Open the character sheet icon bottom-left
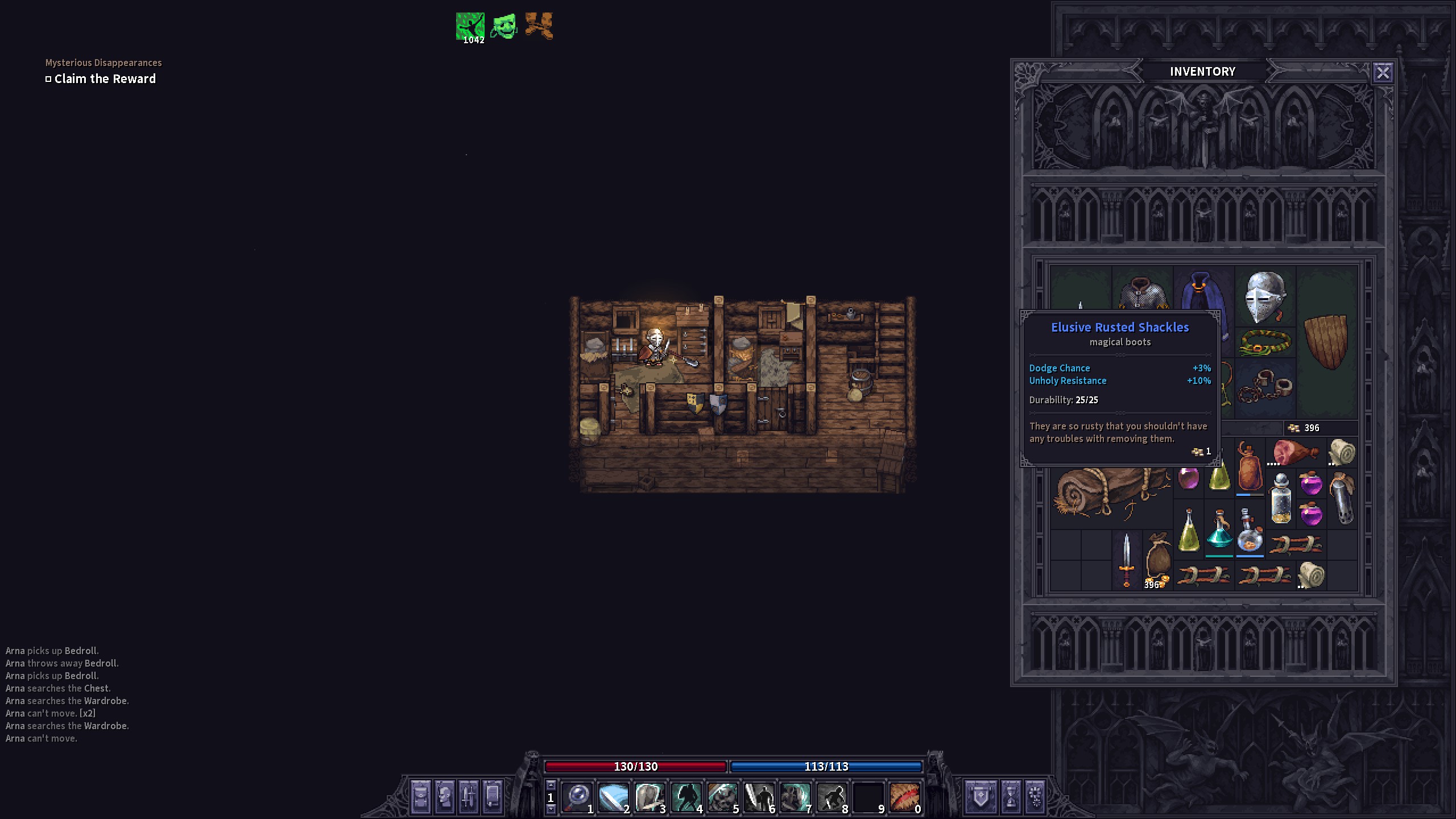 point(444,796)
